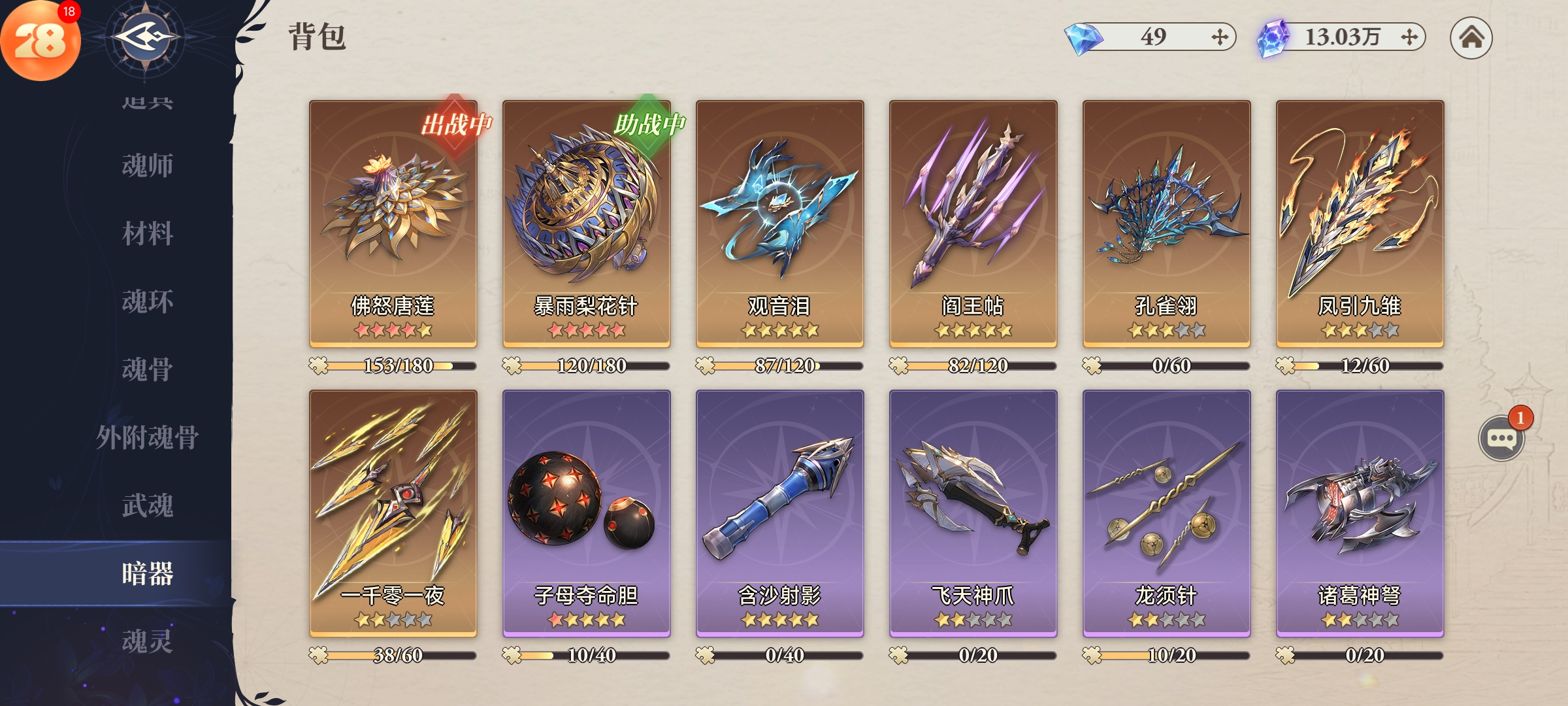
Task: Switch to the 材料 tab
Action: pos(148,233)
